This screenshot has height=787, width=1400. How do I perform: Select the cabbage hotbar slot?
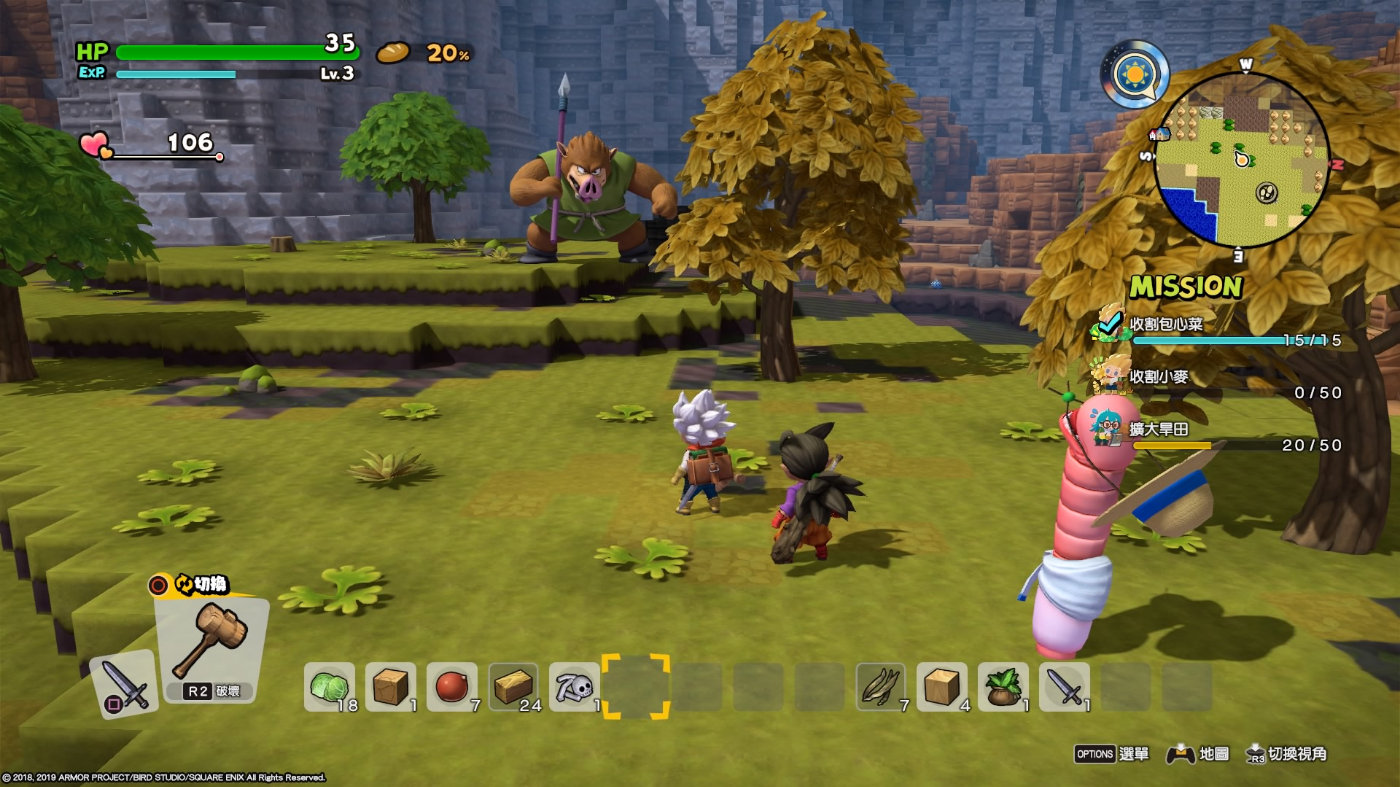point(328,687)
